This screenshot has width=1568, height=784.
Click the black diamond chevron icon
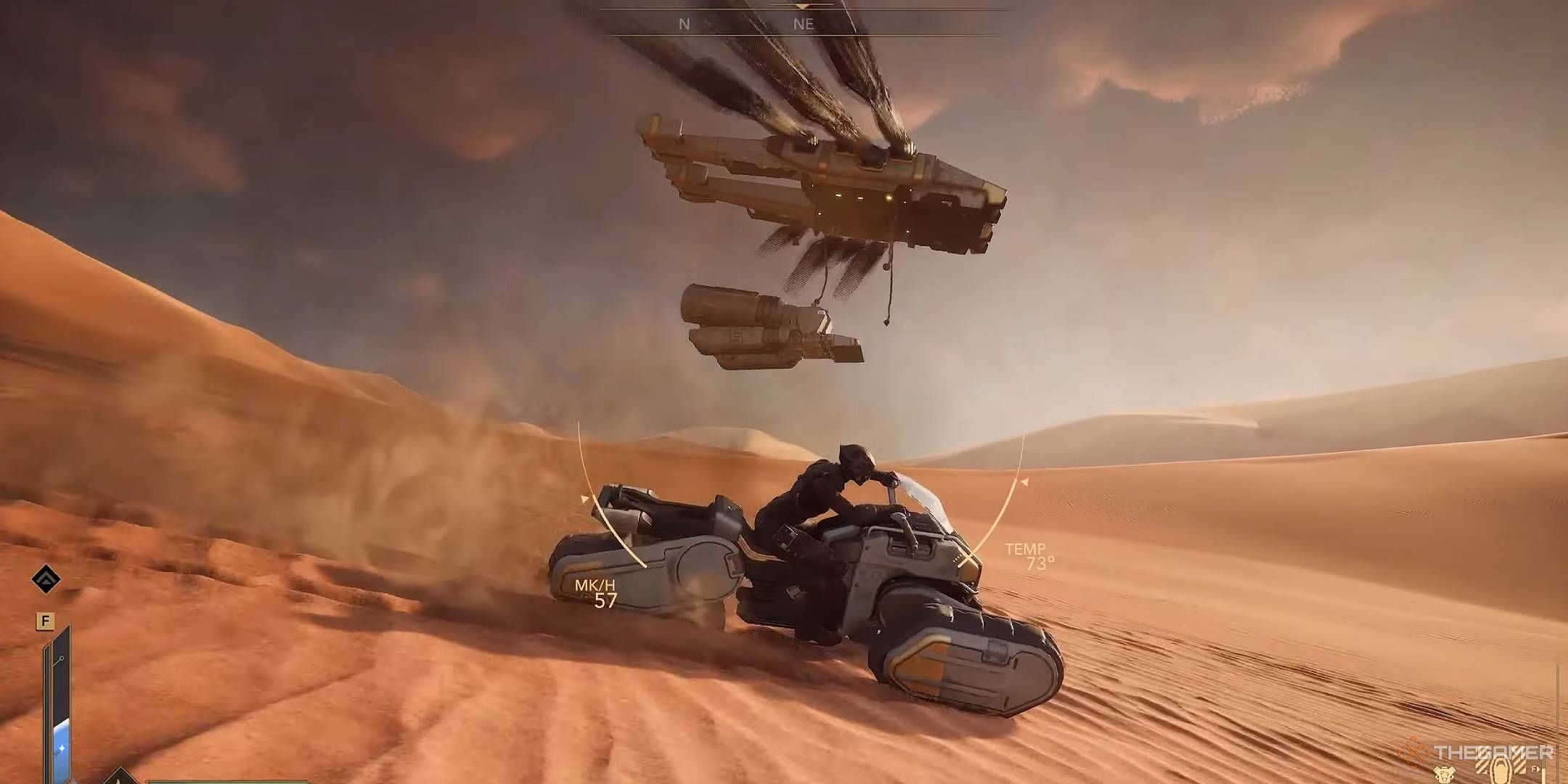[46, 579]
